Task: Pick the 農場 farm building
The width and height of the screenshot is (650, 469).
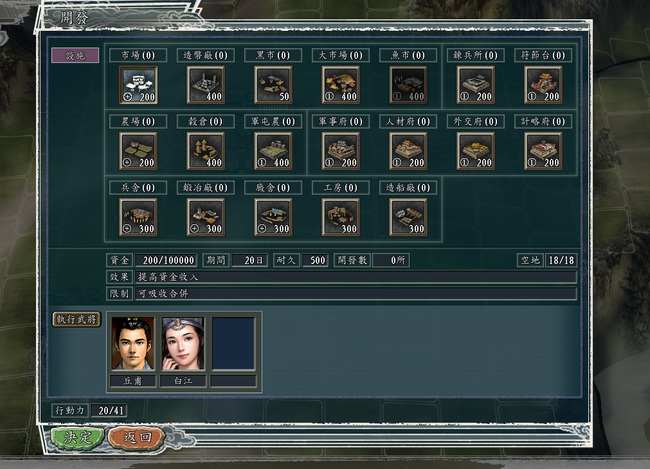Action: pos(138,150)
